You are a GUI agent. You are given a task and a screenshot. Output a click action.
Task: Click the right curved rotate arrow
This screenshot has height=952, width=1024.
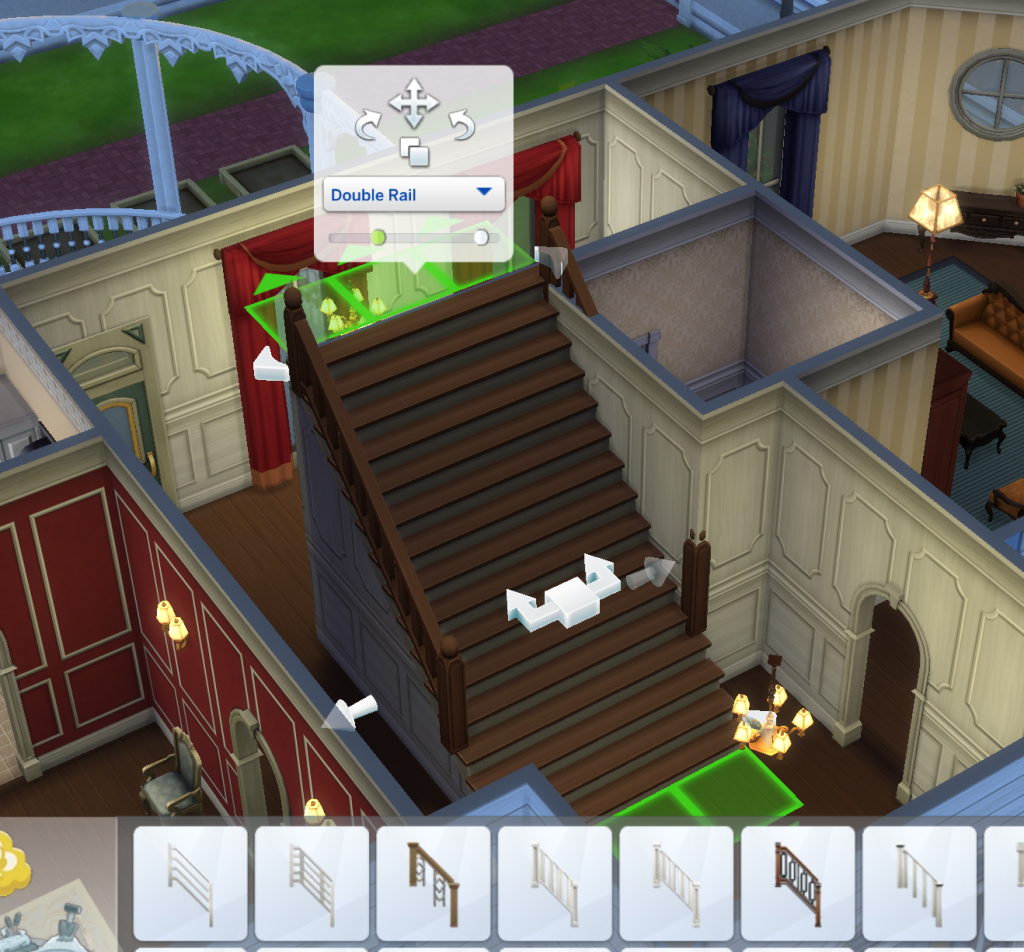pyautogui.click(x=460, y=127)
